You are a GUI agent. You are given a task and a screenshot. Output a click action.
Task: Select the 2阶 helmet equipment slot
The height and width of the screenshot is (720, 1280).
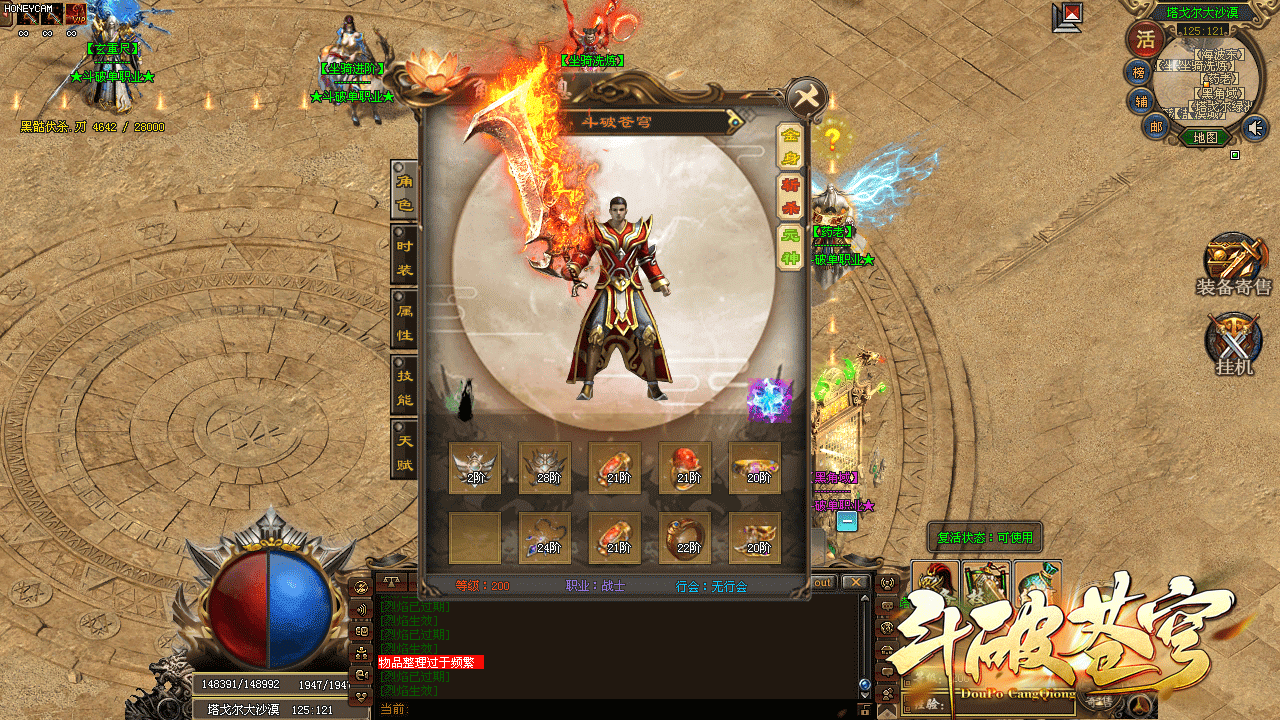pyautogui.click(x=475, y=467)
